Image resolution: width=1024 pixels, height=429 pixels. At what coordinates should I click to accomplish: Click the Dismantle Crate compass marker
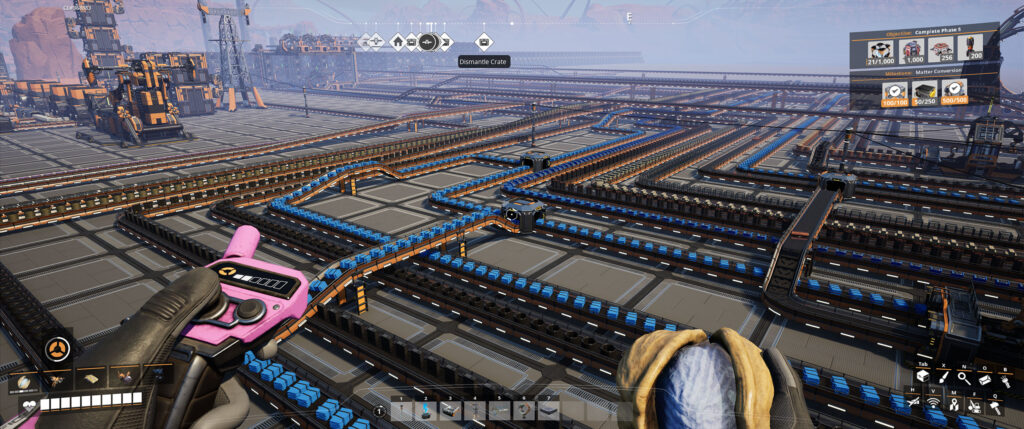484,42
